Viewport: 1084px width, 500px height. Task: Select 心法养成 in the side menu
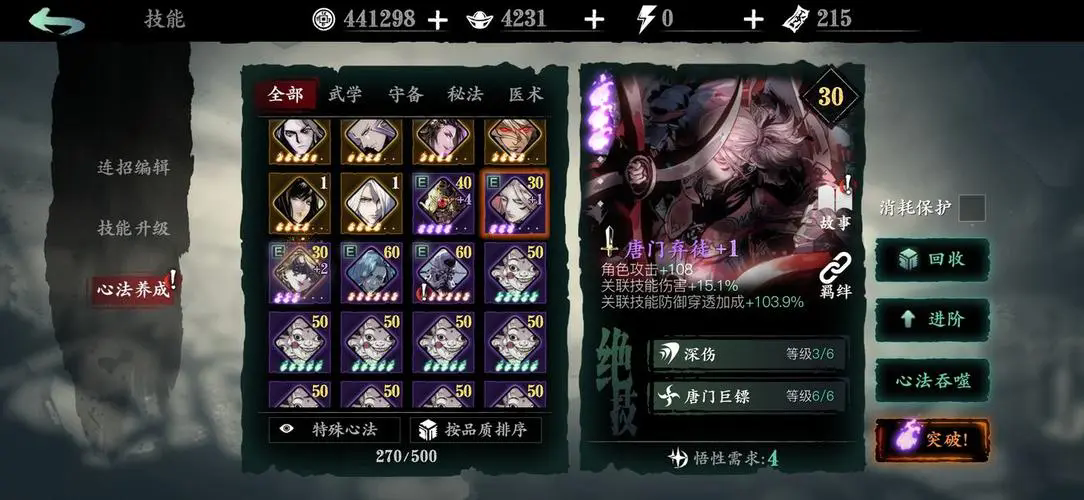coord(131,290)
